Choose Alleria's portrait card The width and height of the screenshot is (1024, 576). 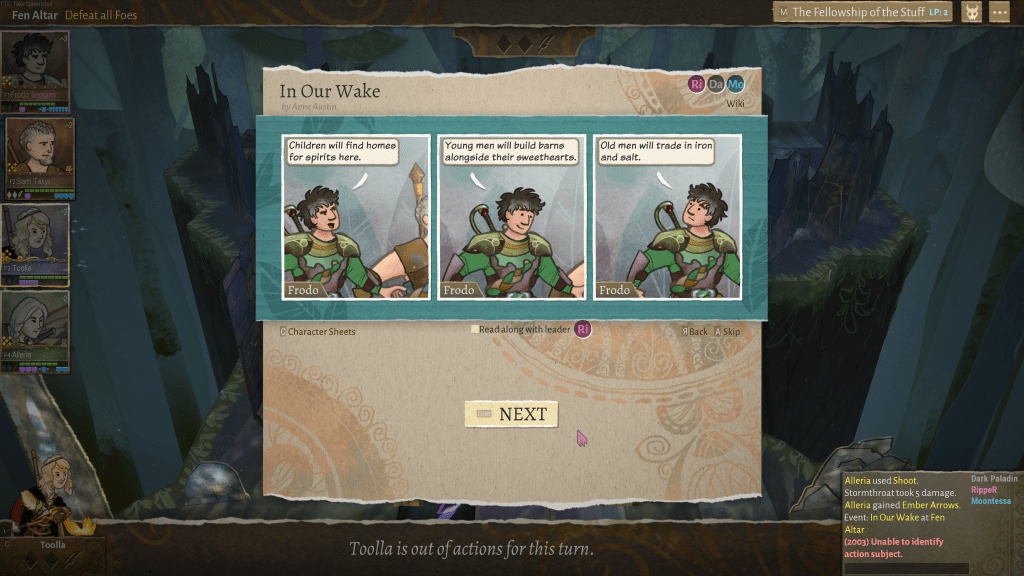coord(35,330)
